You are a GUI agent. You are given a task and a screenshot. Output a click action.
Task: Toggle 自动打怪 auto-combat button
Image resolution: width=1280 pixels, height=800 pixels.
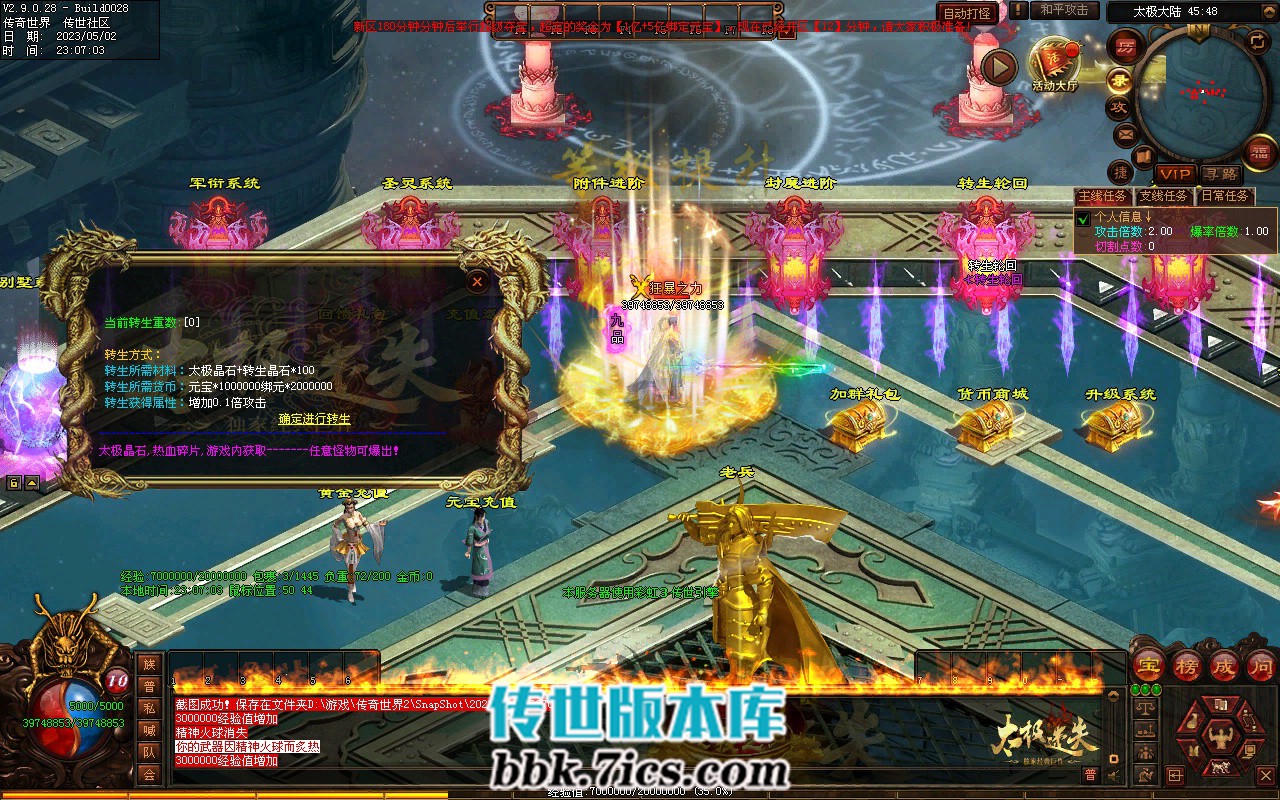point(968,13)
